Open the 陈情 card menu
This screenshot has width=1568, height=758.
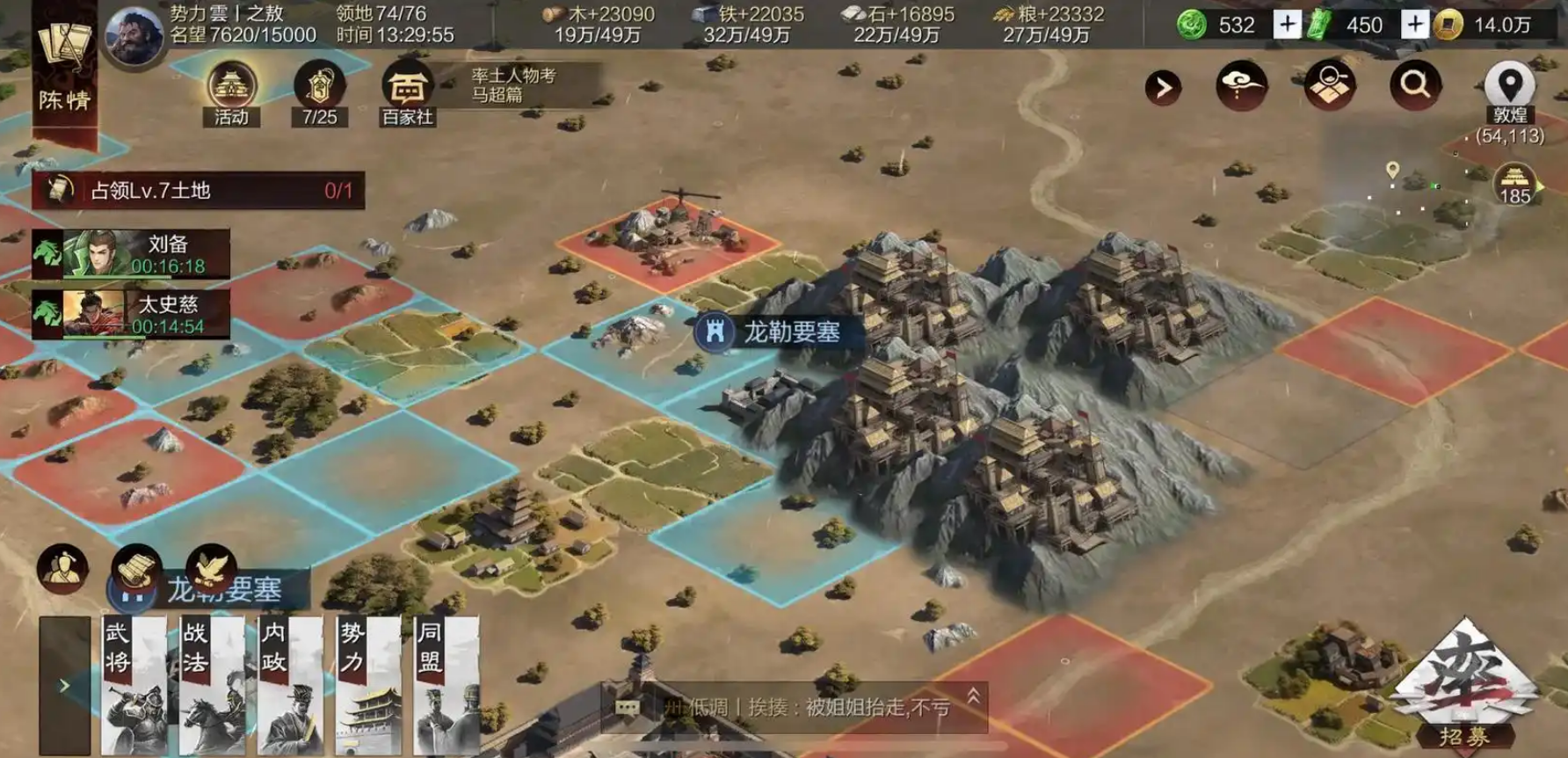(64, 69)
